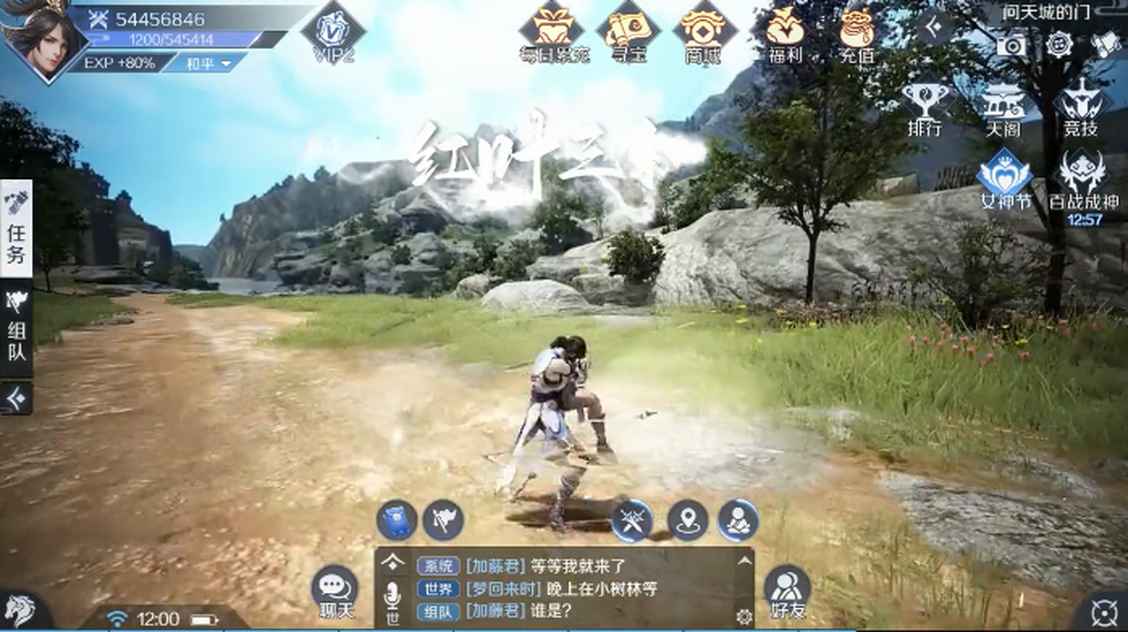Open the 寻宝 treasure hunt menu
1128x632 pixels.
pos(628,33)
